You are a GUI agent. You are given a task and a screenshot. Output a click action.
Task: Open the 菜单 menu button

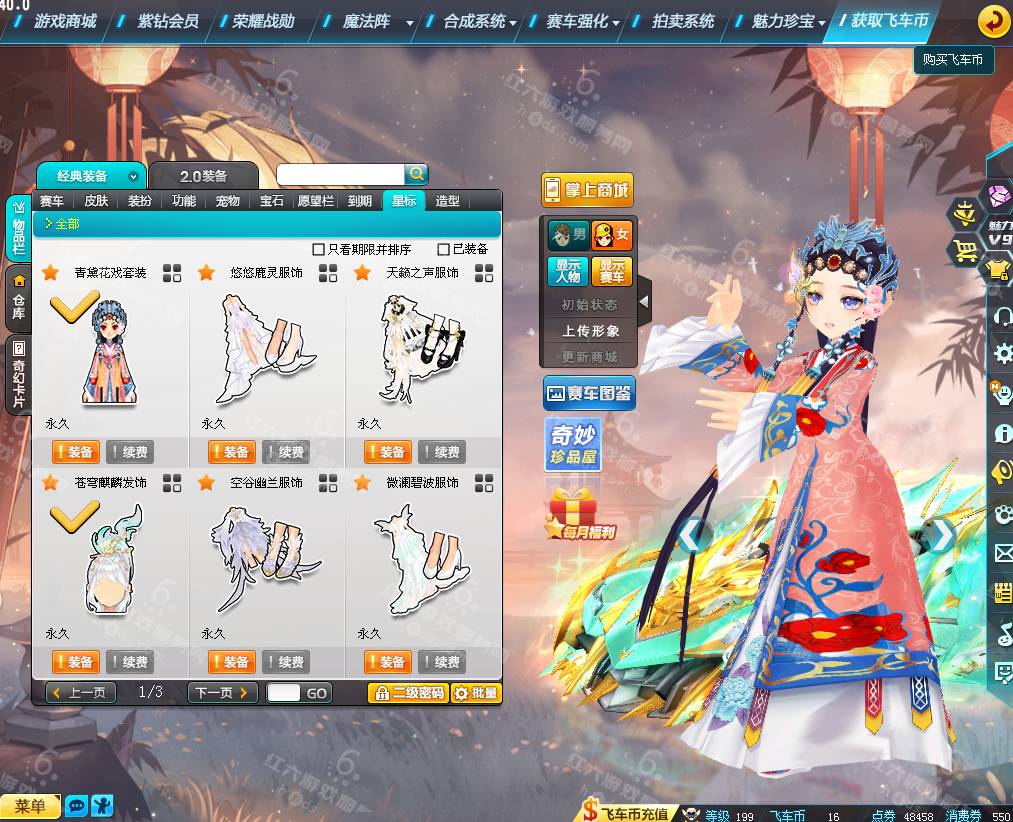30,806
